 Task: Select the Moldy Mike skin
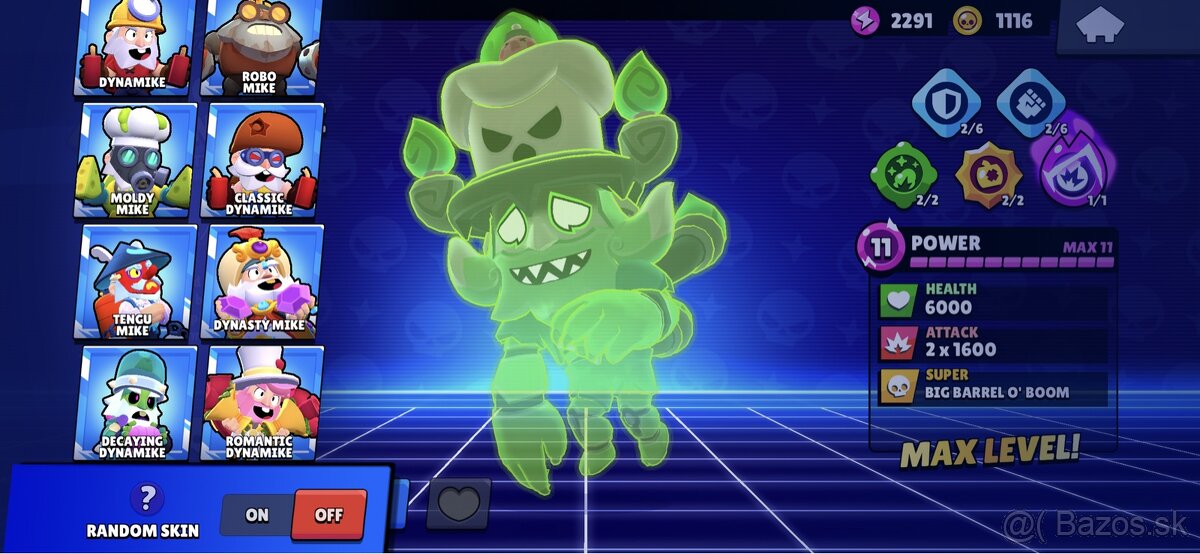click(x=135, y=160)
